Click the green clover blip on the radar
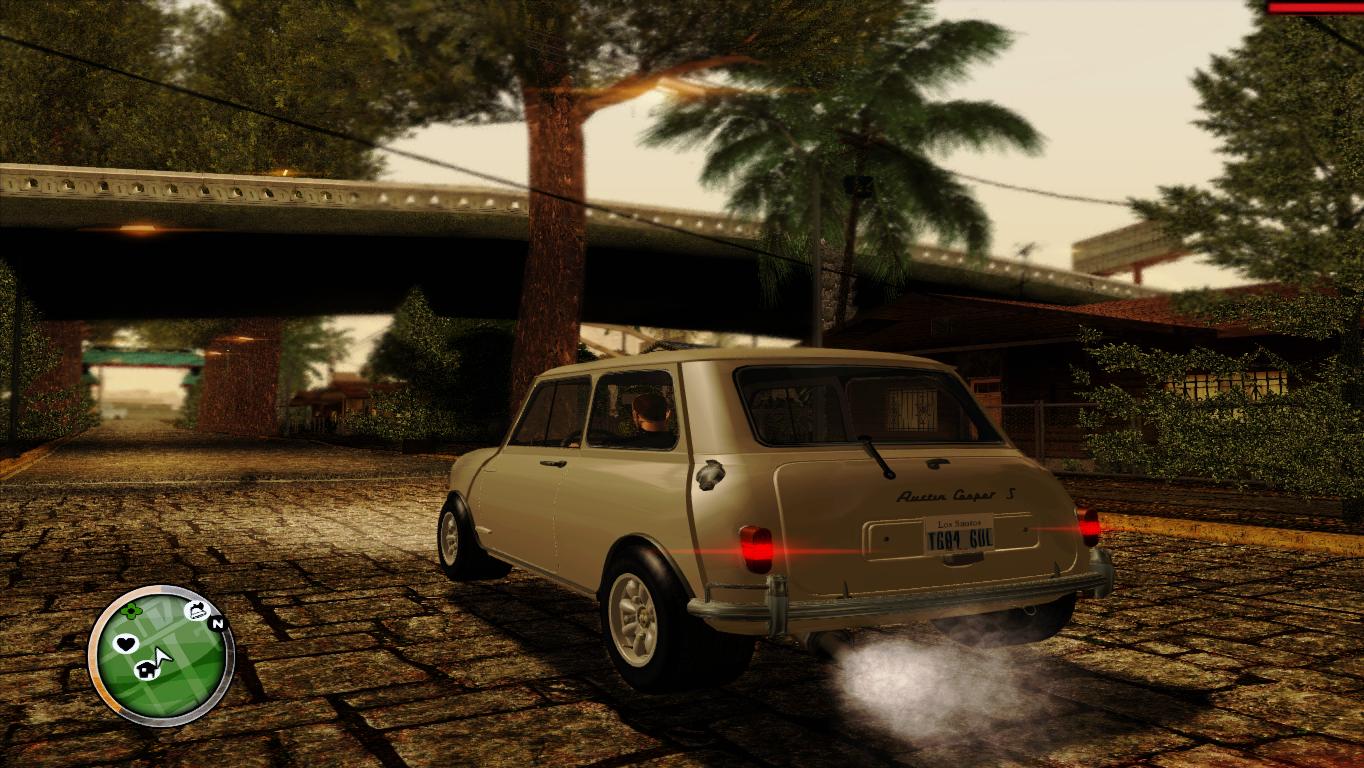Image resolution: width=1364 pixels, height=768 pixels. coord(132,611)
